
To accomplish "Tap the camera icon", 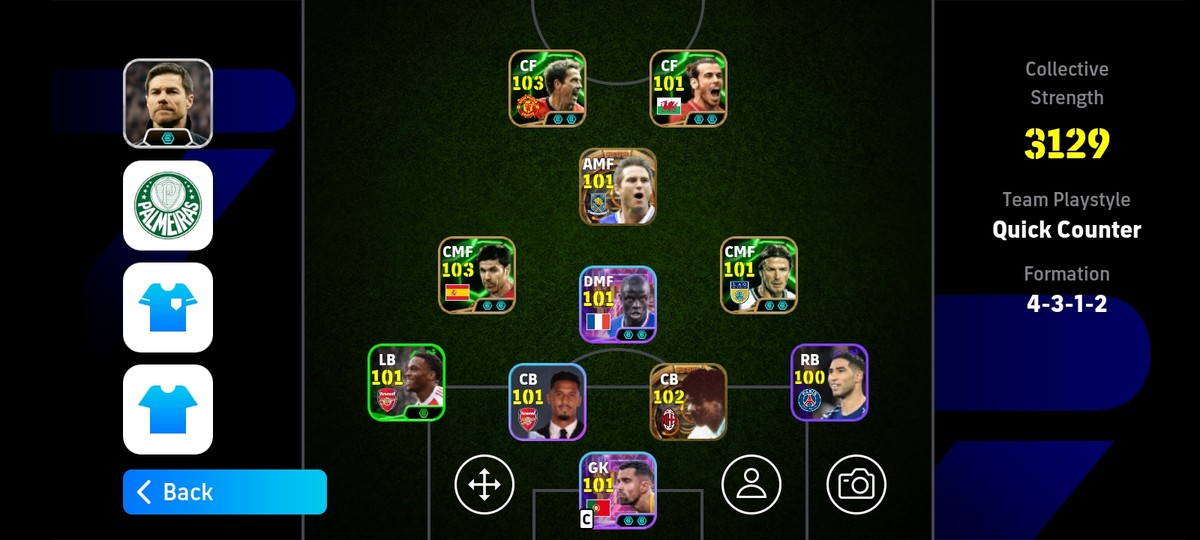I will (856, 485).
